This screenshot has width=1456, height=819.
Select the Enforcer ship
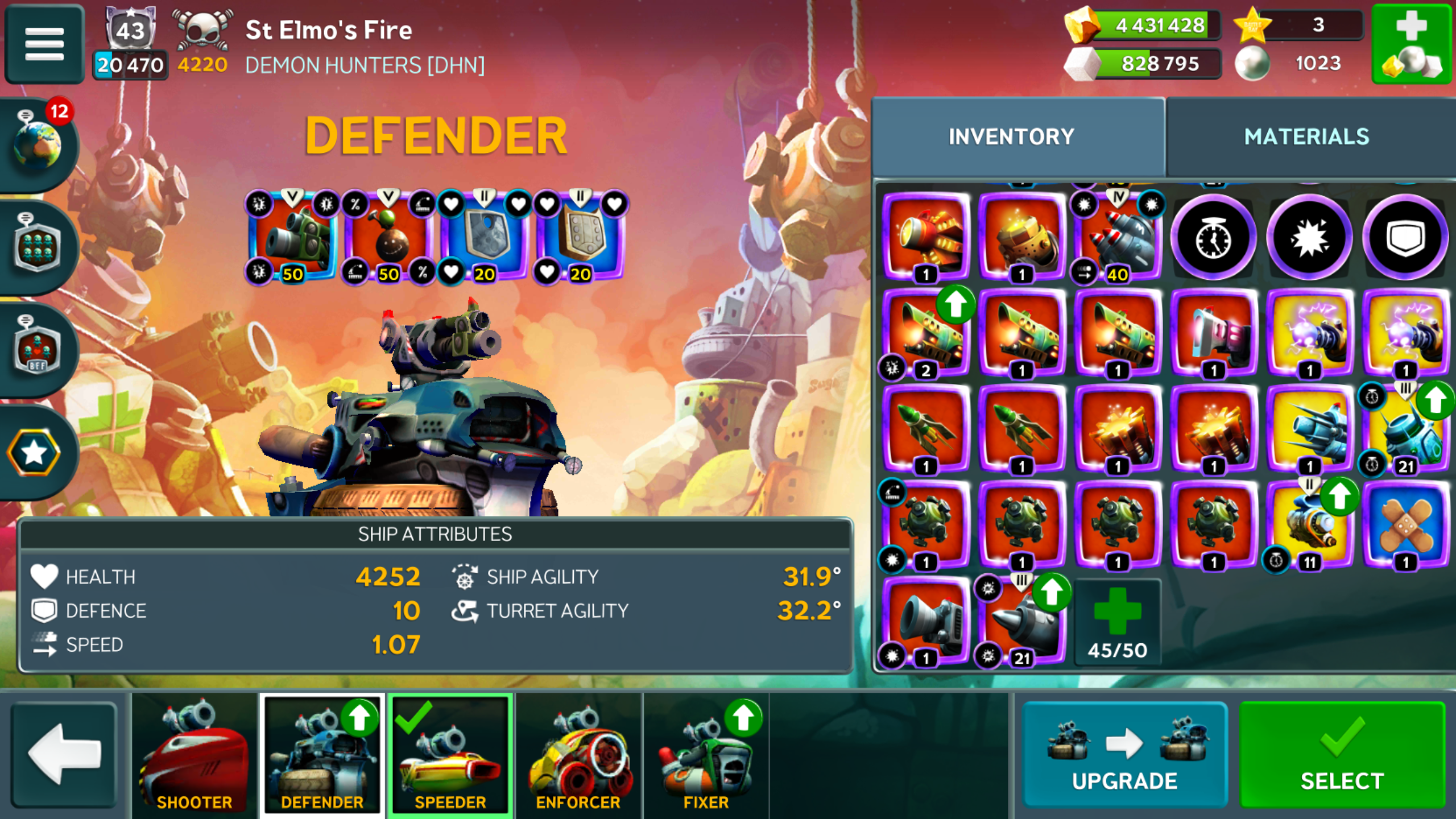[x=578, y=754]
